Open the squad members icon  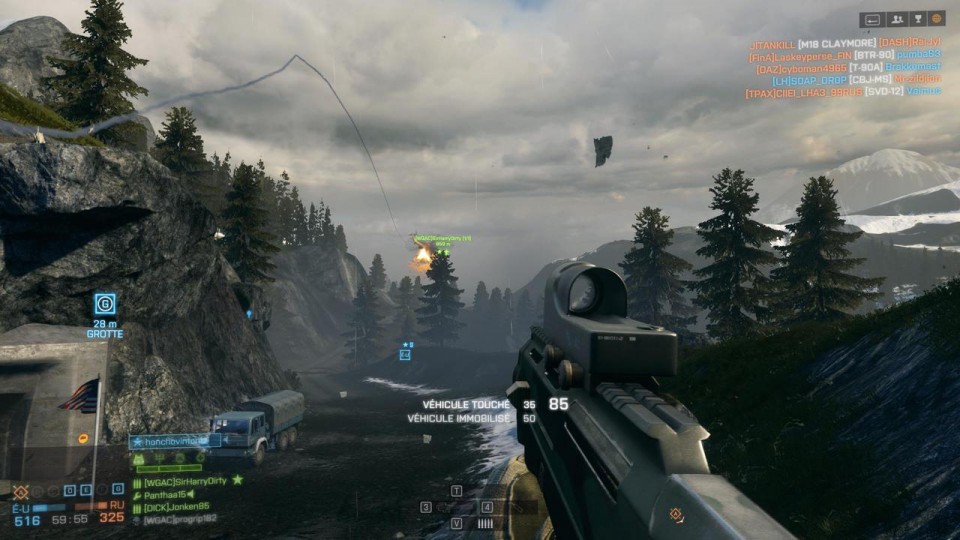(895, 18)
